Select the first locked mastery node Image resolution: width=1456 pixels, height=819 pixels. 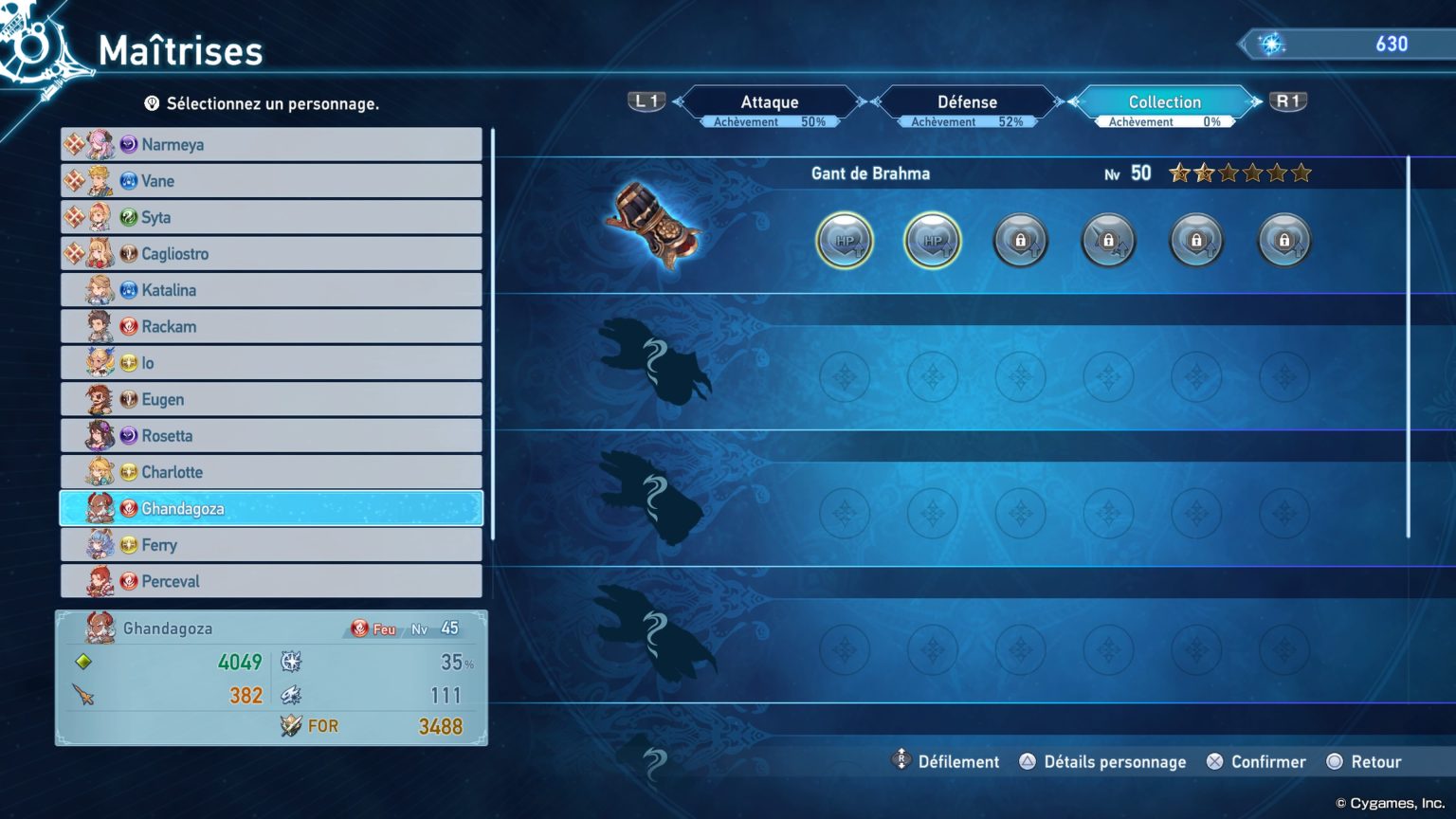click(1020, 241)
